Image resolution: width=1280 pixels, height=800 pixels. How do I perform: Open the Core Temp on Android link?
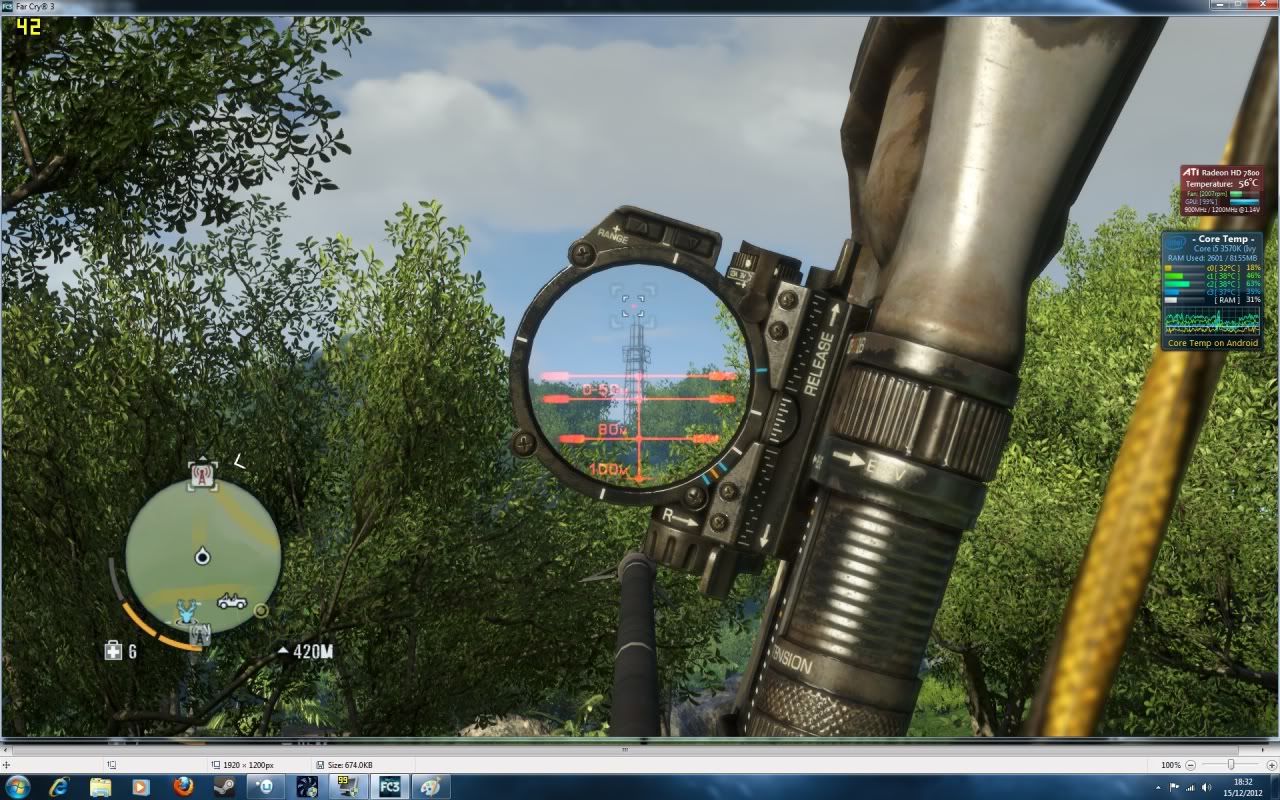tap(1212, 342)
